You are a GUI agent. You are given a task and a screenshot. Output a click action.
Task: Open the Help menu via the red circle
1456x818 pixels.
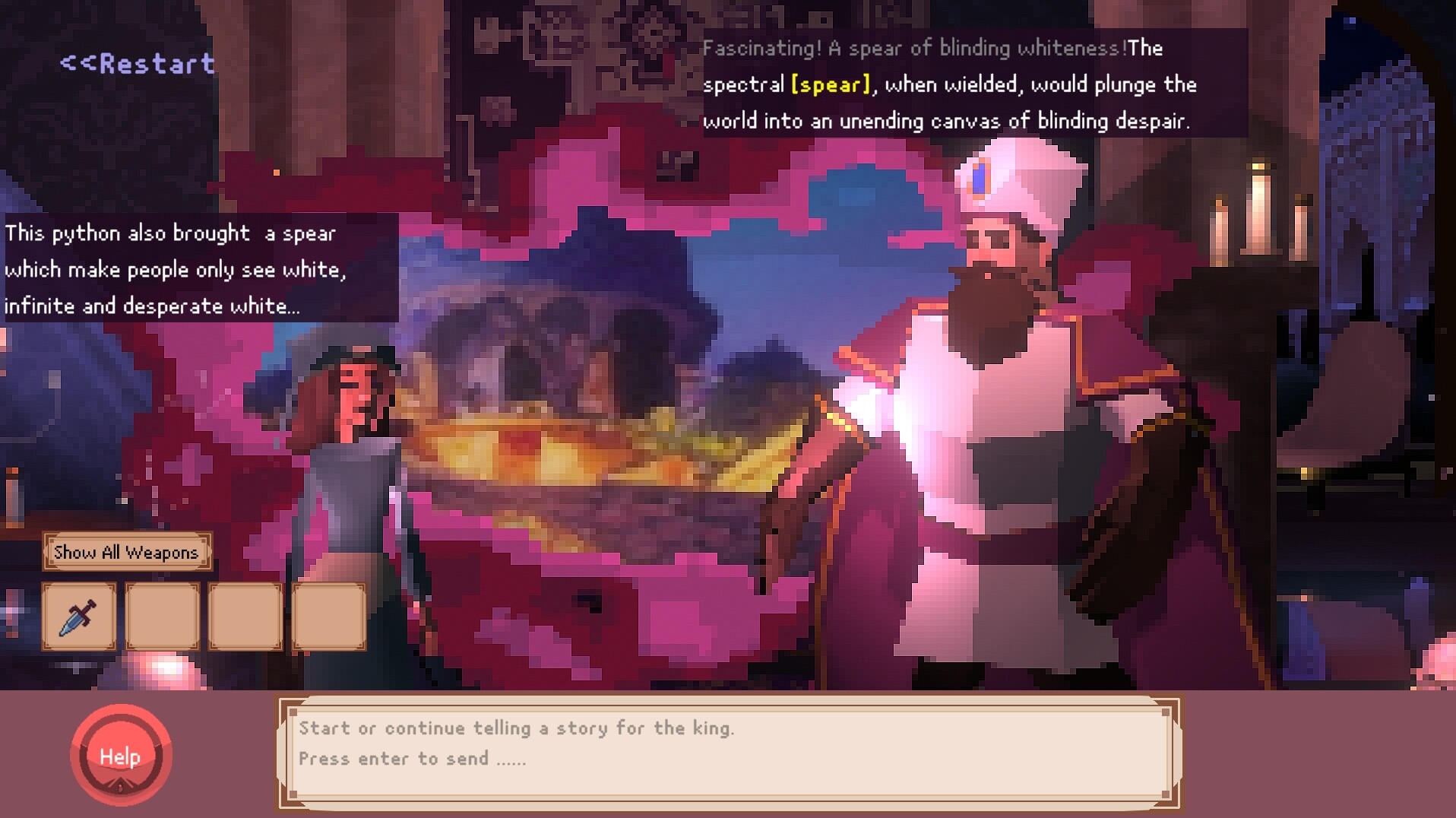pos(122,756)
